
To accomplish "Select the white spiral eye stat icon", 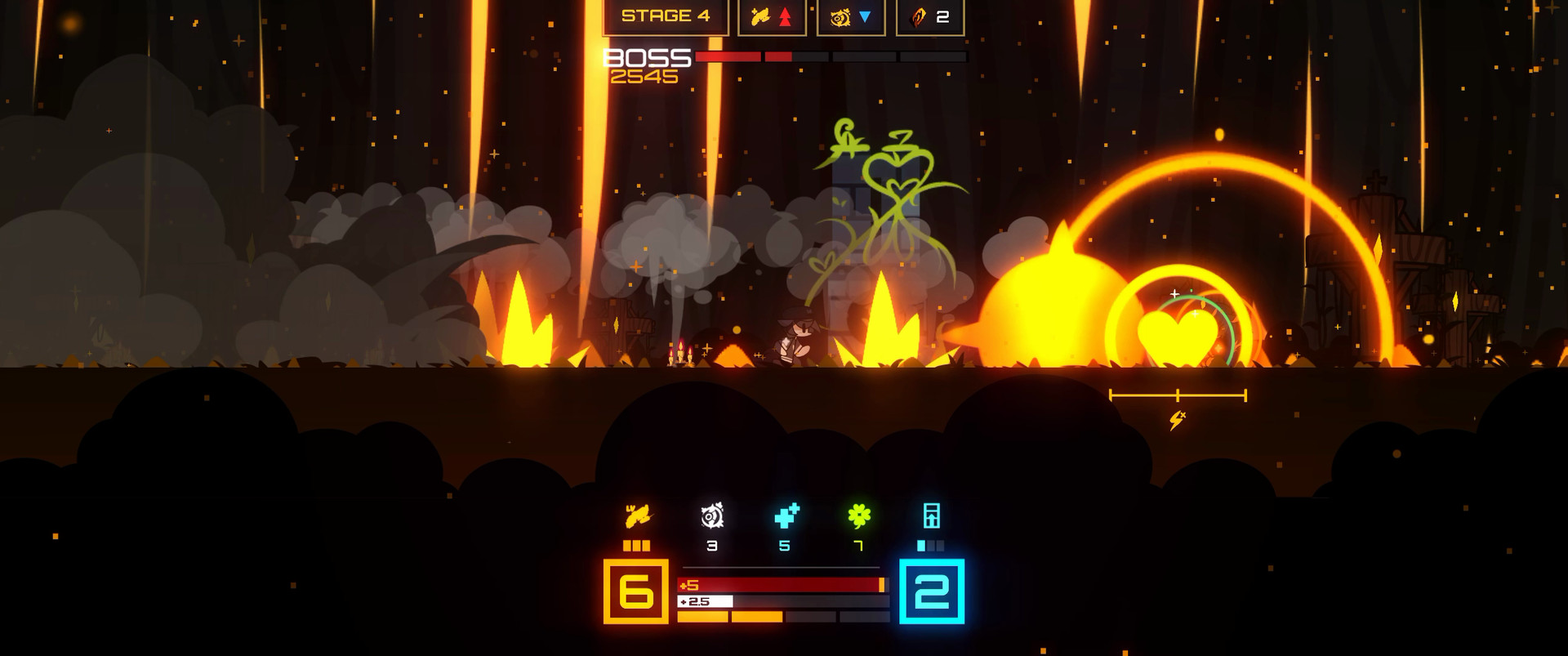I will click(712, 516).
